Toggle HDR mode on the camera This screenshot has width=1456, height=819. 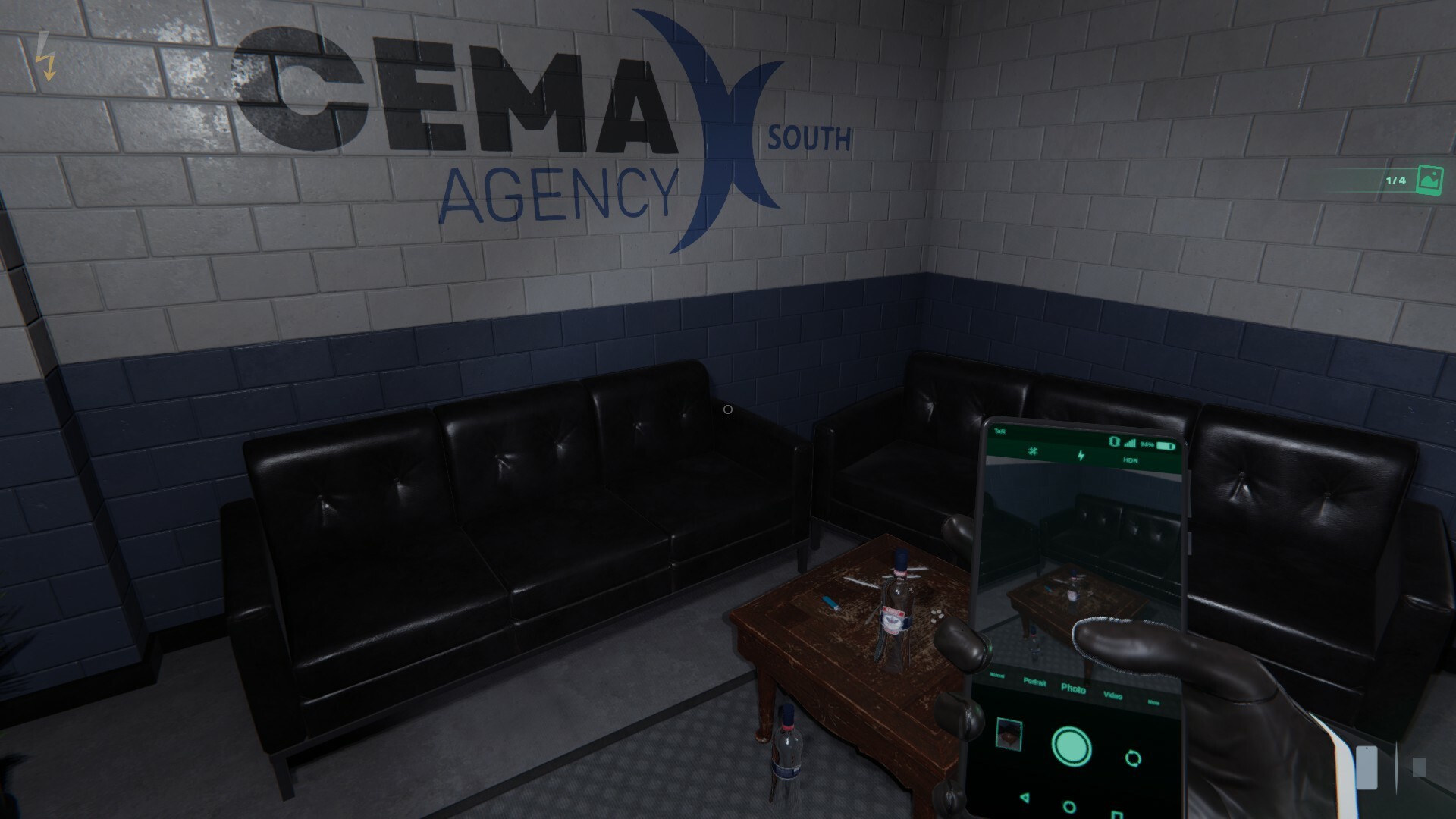click(x=1131, y=460)
